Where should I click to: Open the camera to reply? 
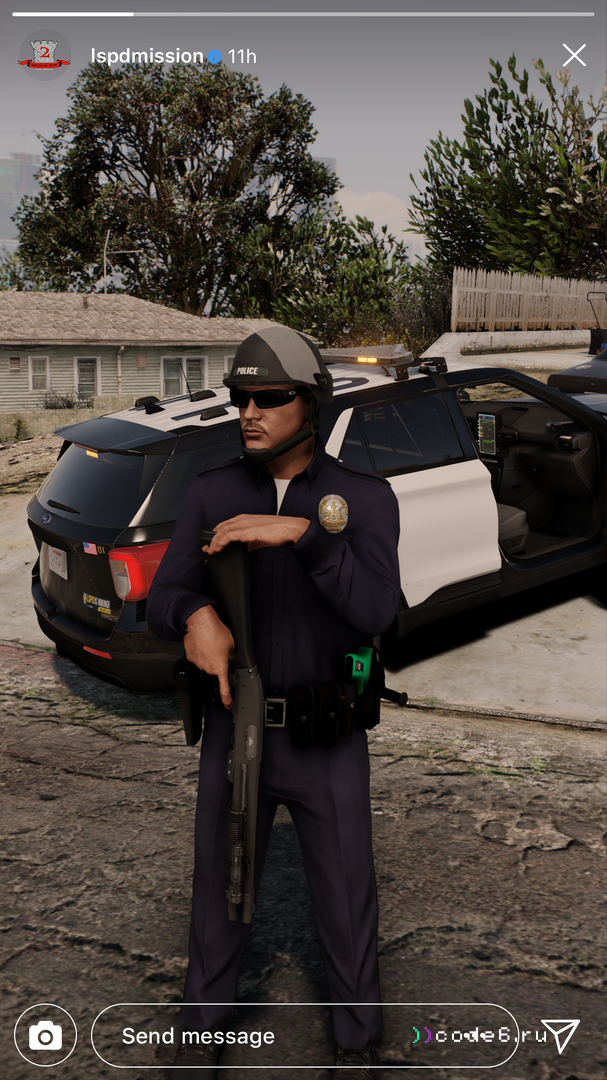pos(45,1035)
